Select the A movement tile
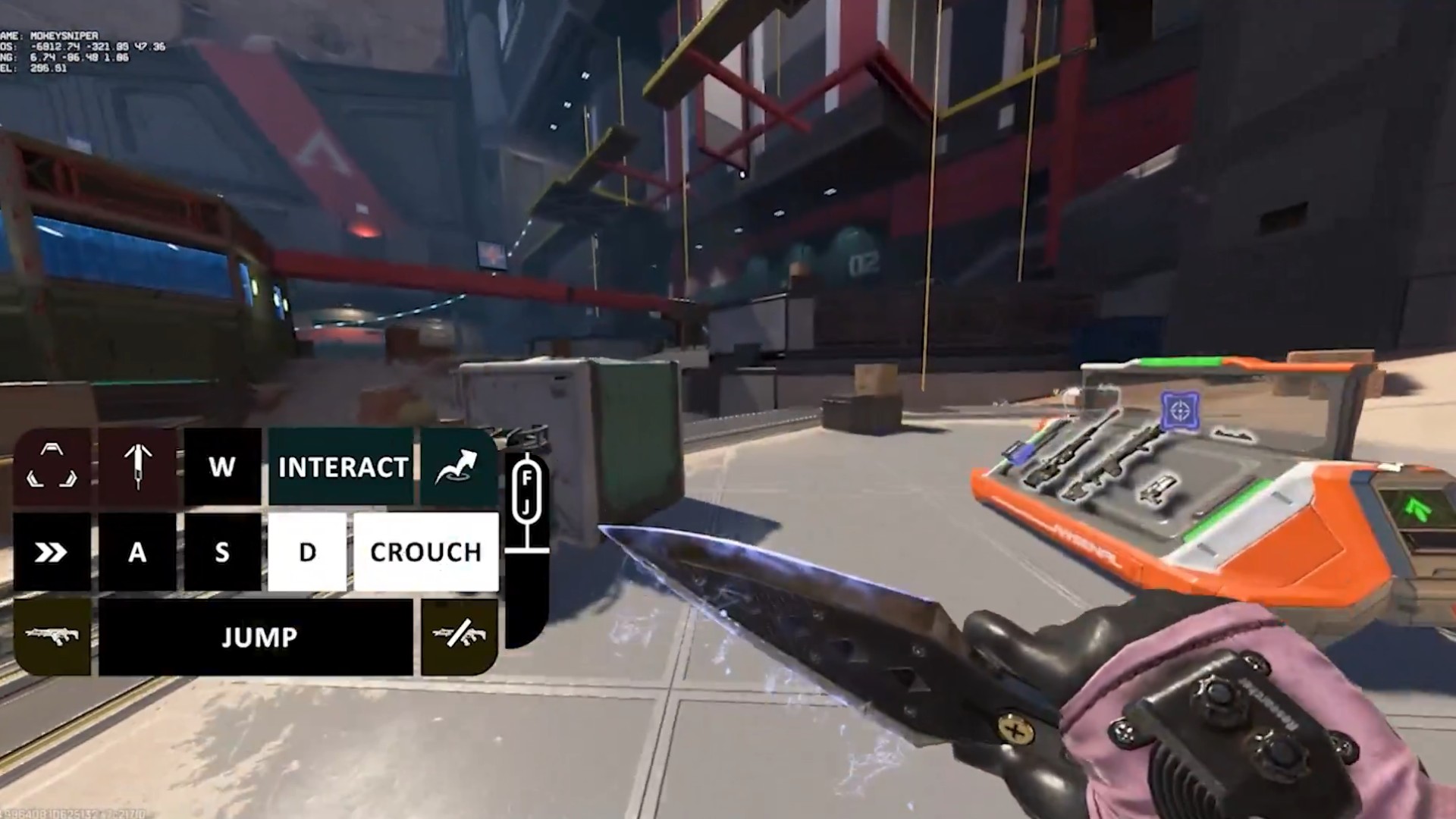This screenshot has height=819, width=1456. [x=137, y=552]
